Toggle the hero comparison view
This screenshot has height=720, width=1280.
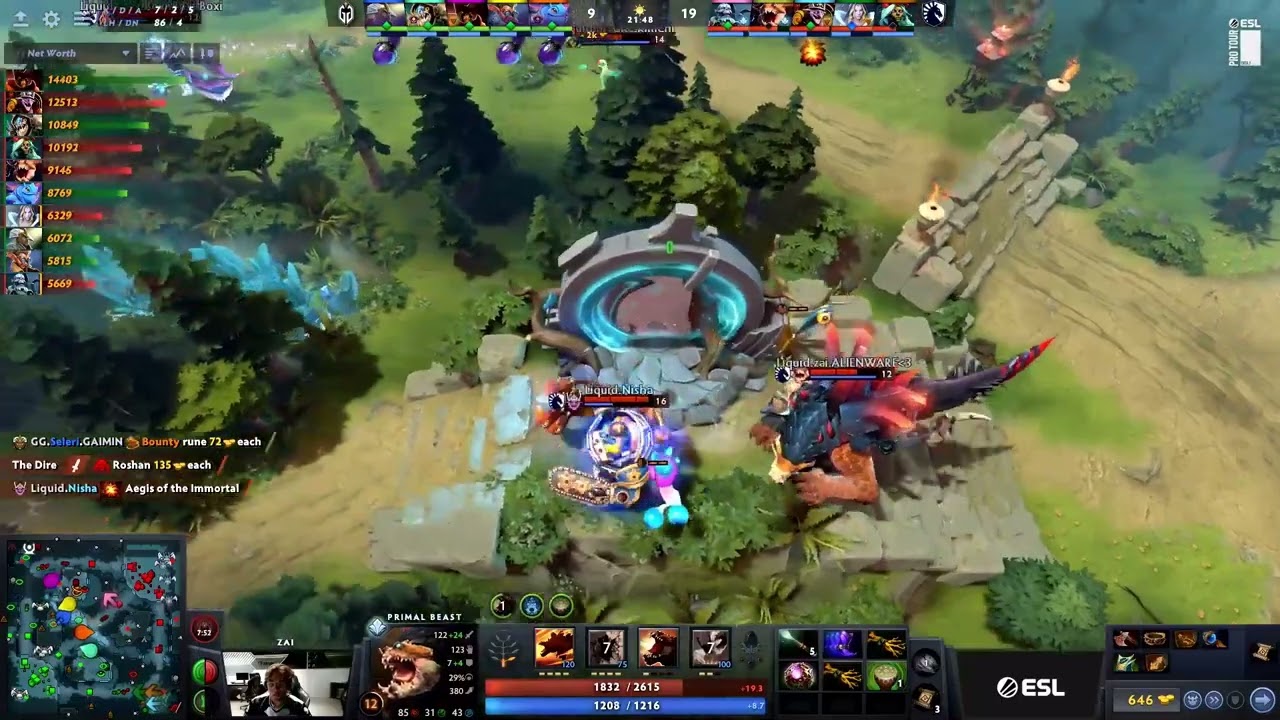[206, 52]
